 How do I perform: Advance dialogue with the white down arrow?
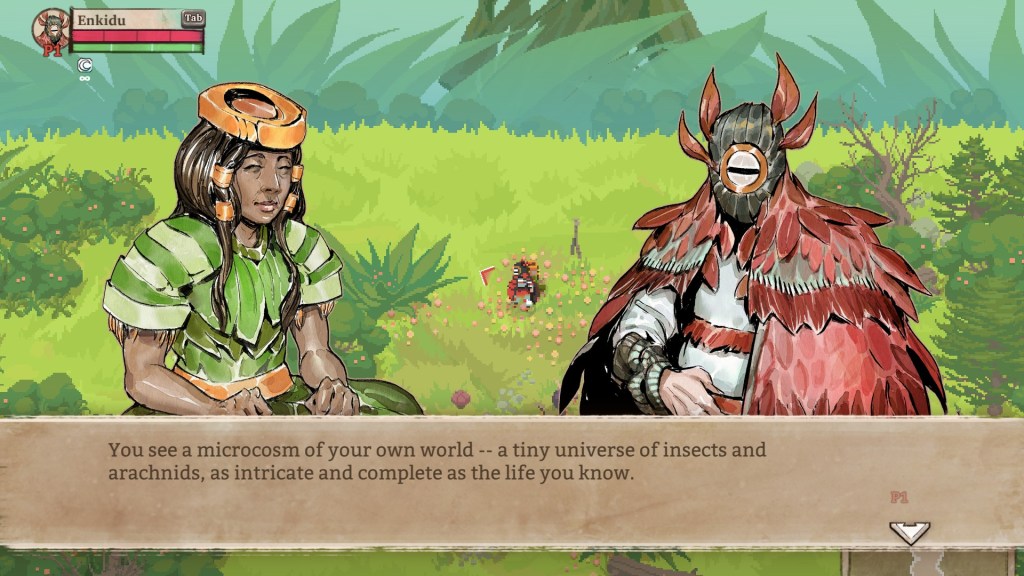909,532
